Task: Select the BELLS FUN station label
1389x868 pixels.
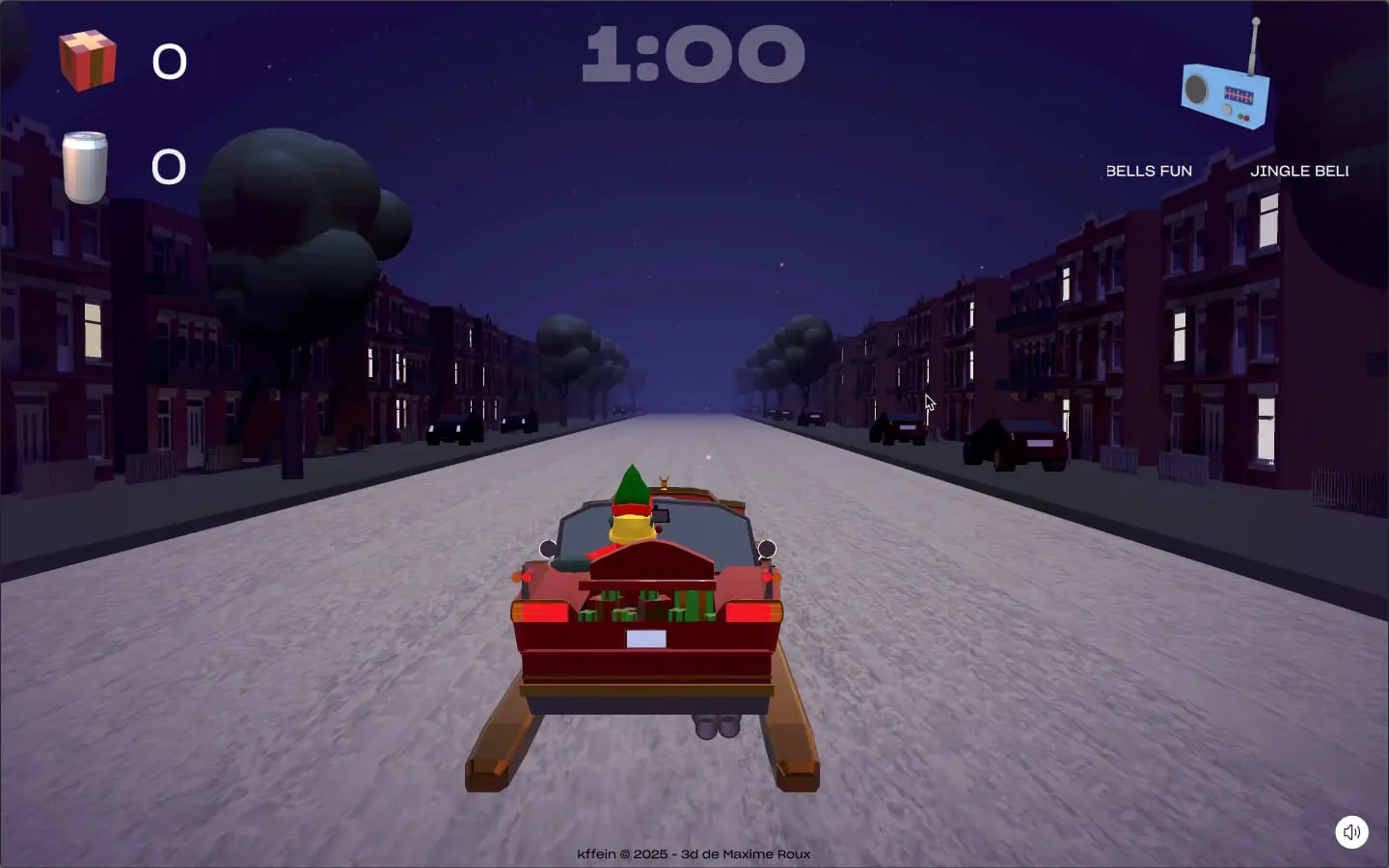Action: pos(1150,171)
